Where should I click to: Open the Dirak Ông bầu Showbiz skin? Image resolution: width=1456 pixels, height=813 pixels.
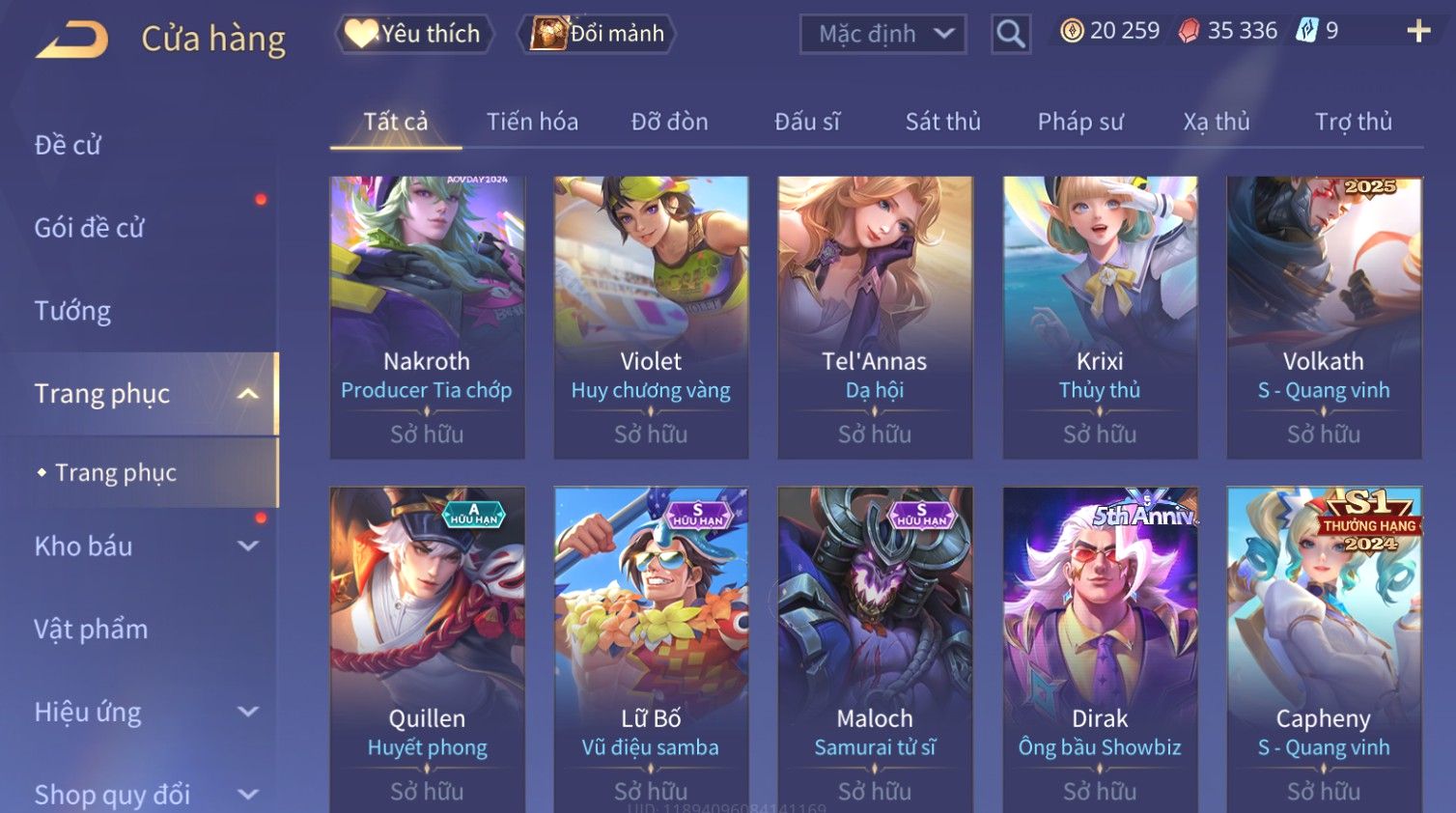coord(1100,649)
